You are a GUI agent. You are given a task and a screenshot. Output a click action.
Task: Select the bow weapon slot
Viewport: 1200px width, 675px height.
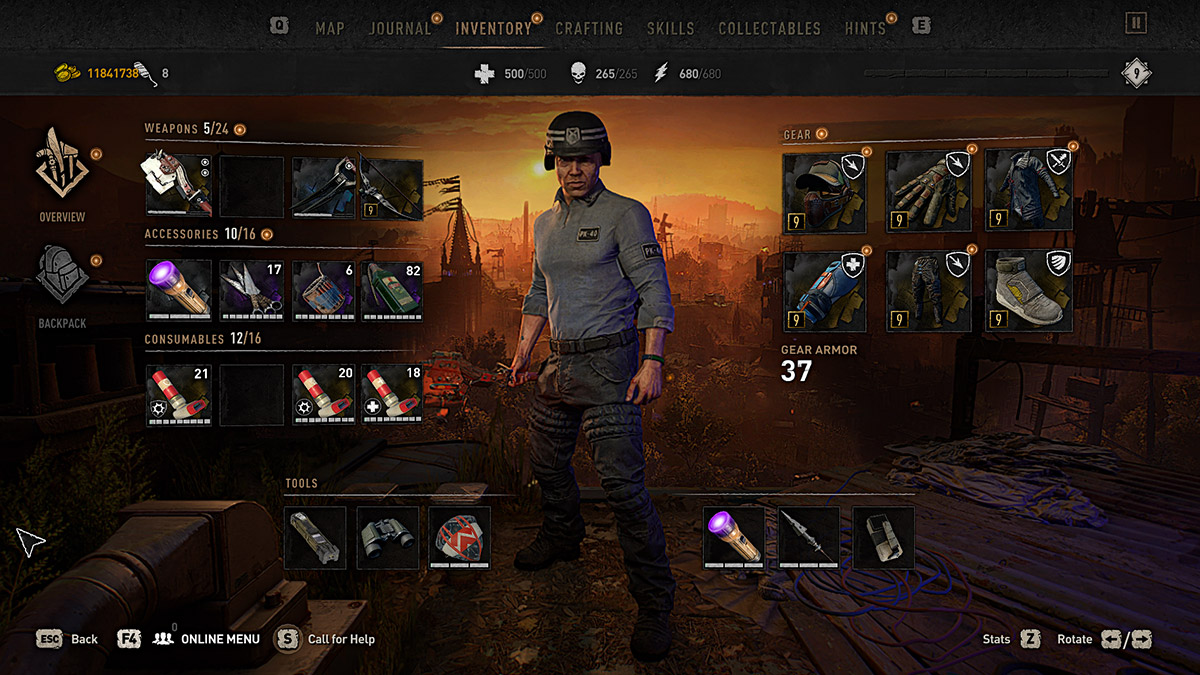pyautogui.click(x=391, y=187)
